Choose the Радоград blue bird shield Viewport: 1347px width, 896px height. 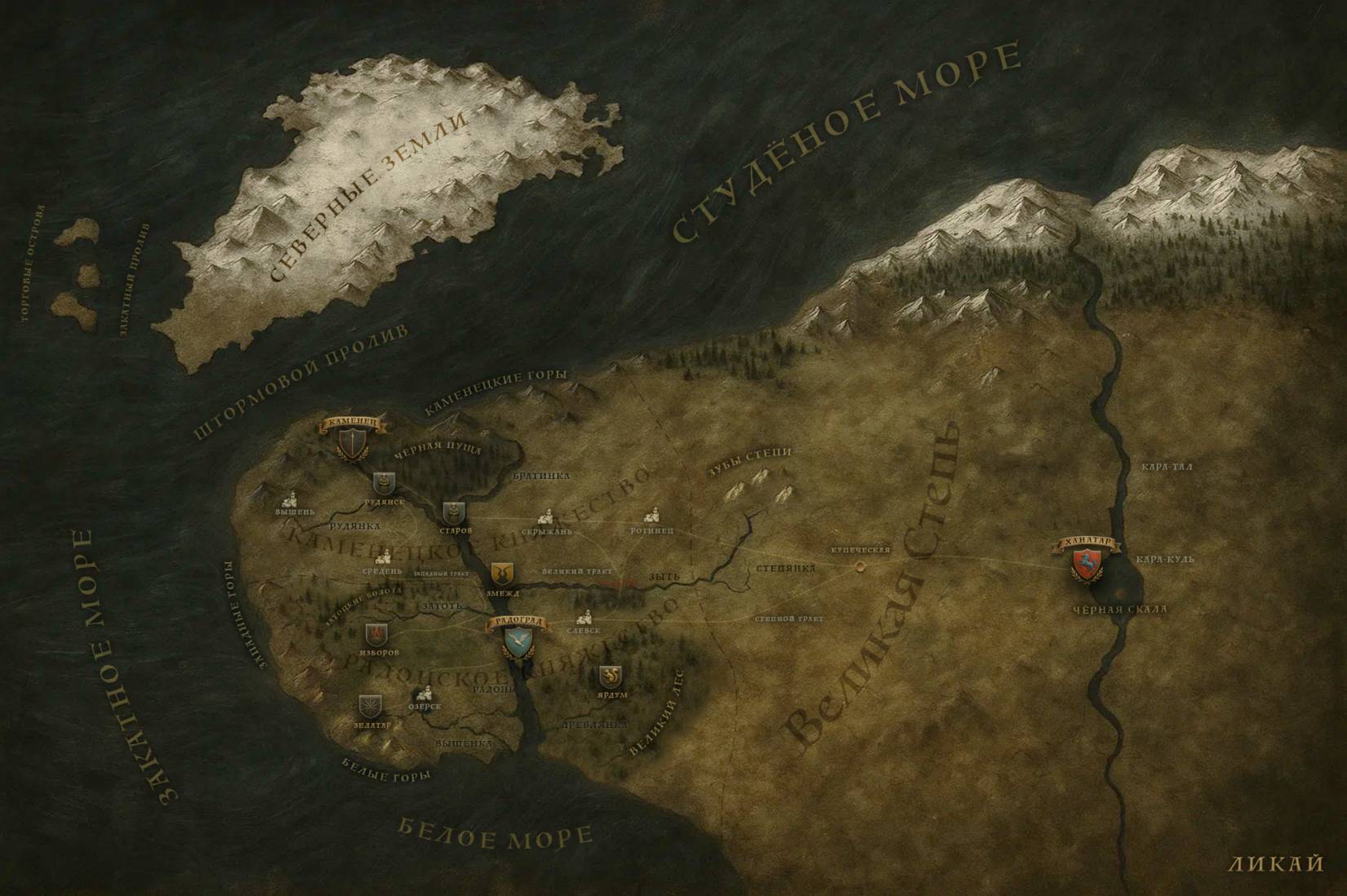click(x=517, y=644)
